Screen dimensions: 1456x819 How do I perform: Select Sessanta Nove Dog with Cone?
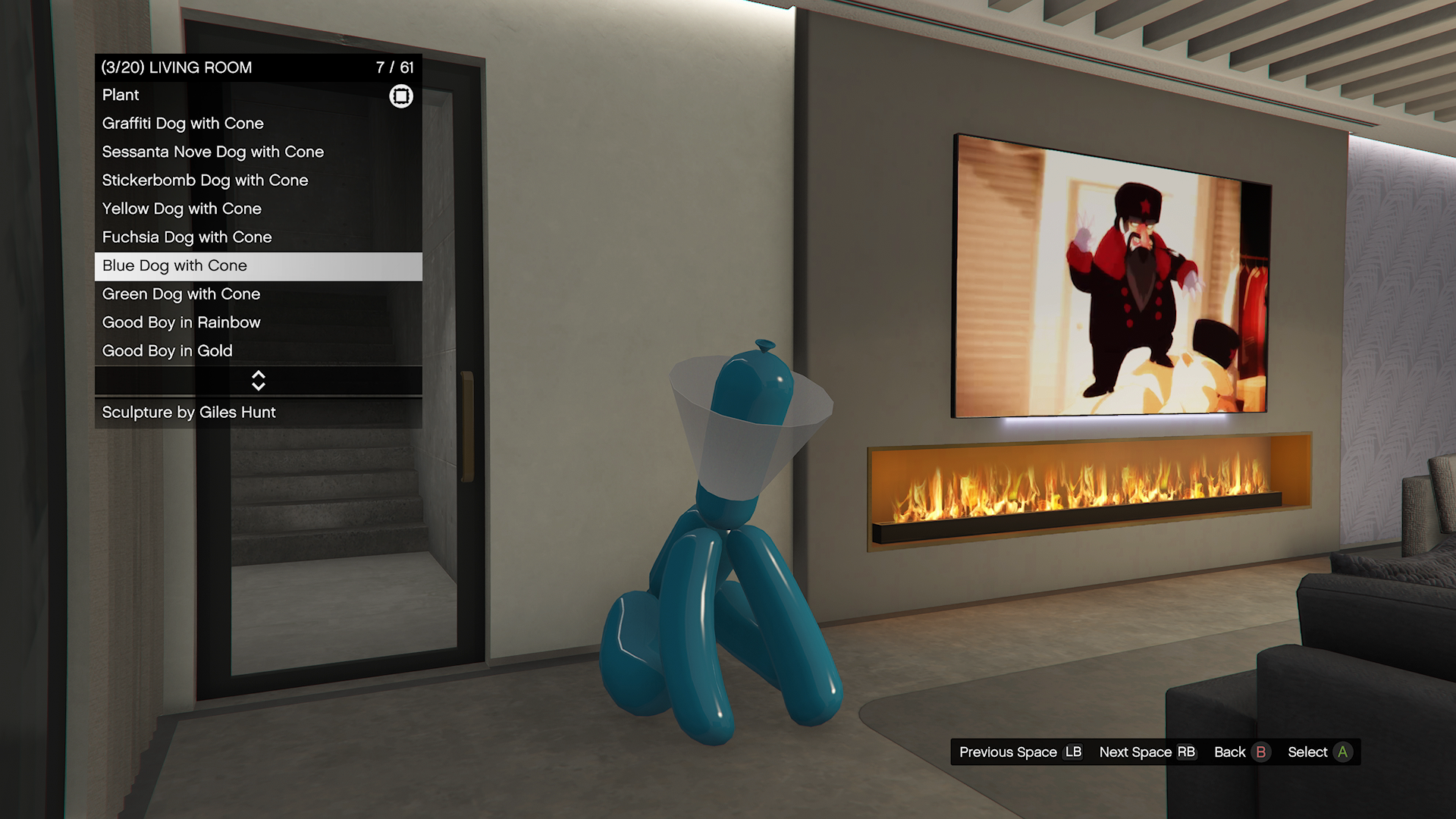pos(258,152)
